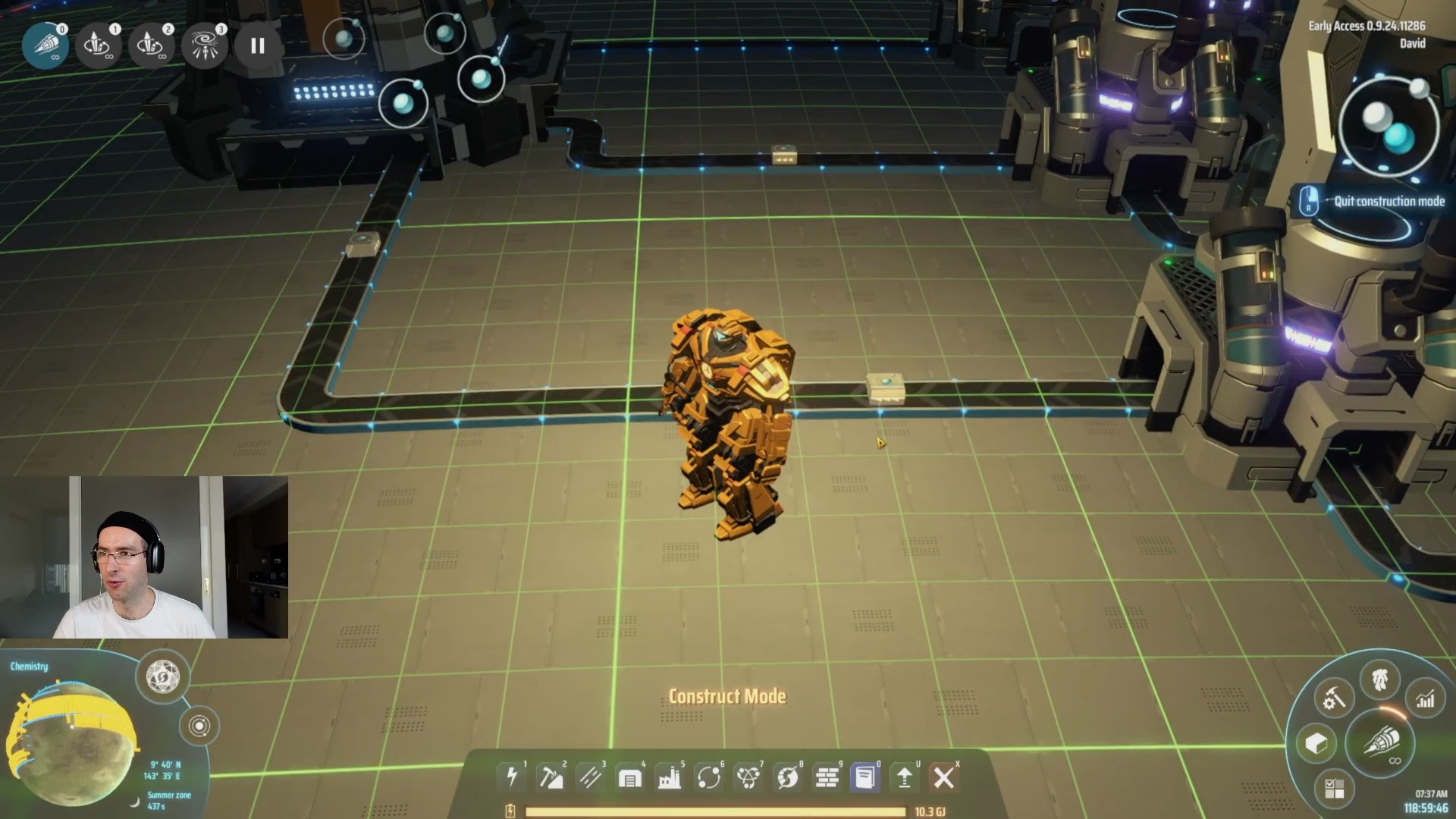Choose the conveyor belt logistics category

tap(590, 777)
